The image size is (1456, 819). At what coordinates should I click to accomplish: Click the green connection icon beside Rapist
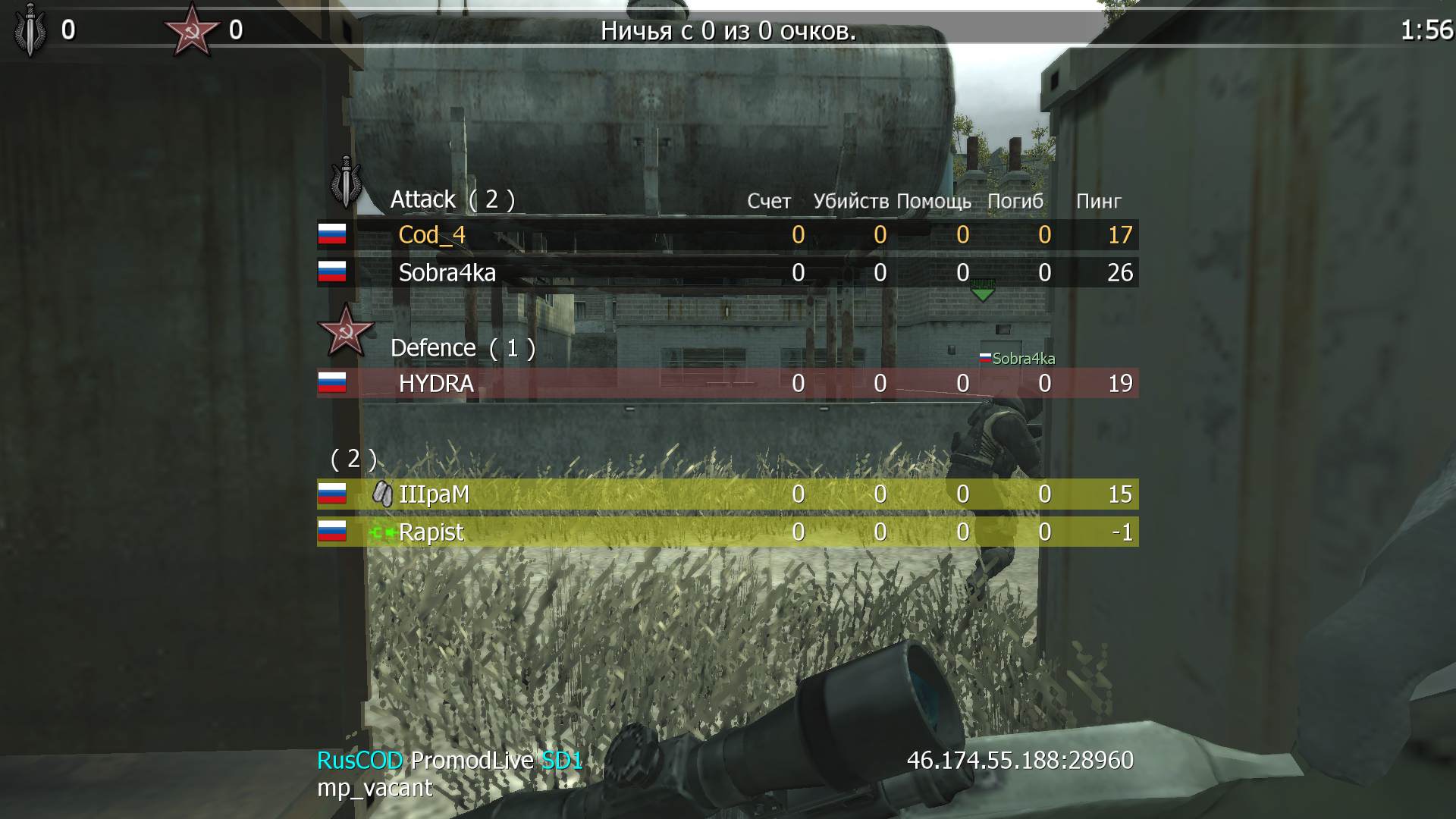381,532
